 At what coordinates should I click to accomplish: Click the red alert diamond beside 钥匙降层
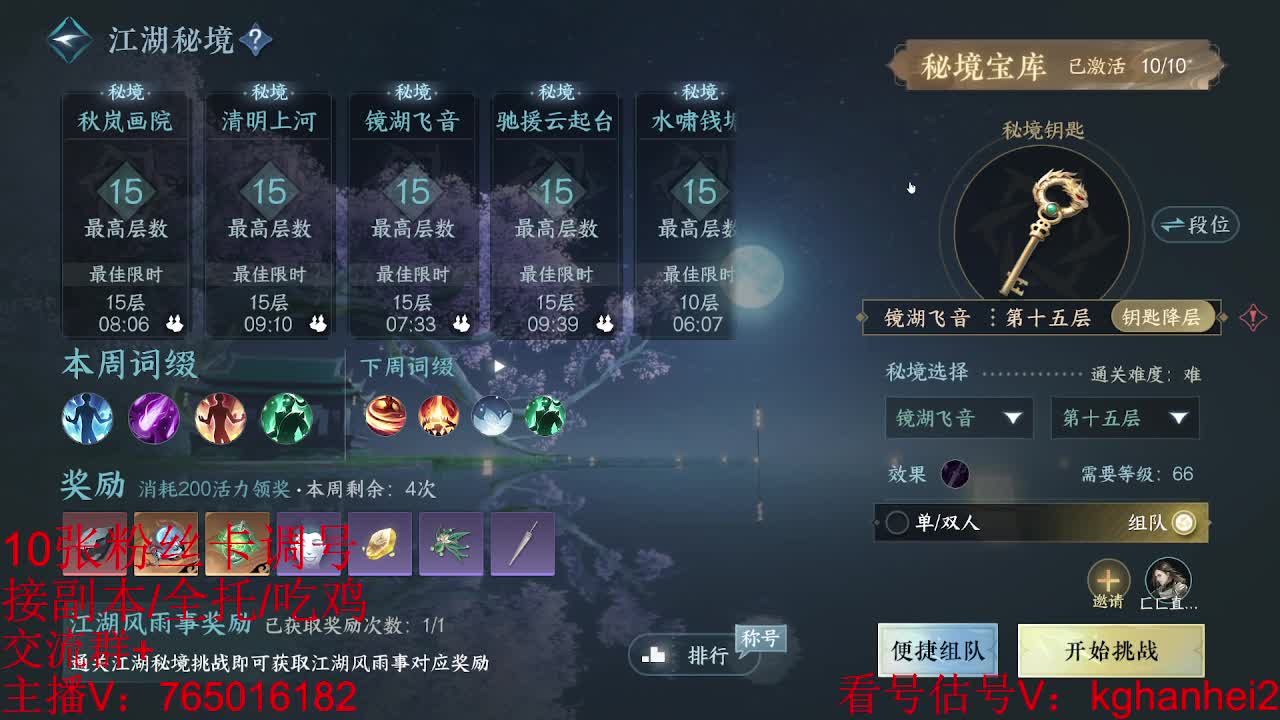pyautogui.click(x=1255, y=318)
